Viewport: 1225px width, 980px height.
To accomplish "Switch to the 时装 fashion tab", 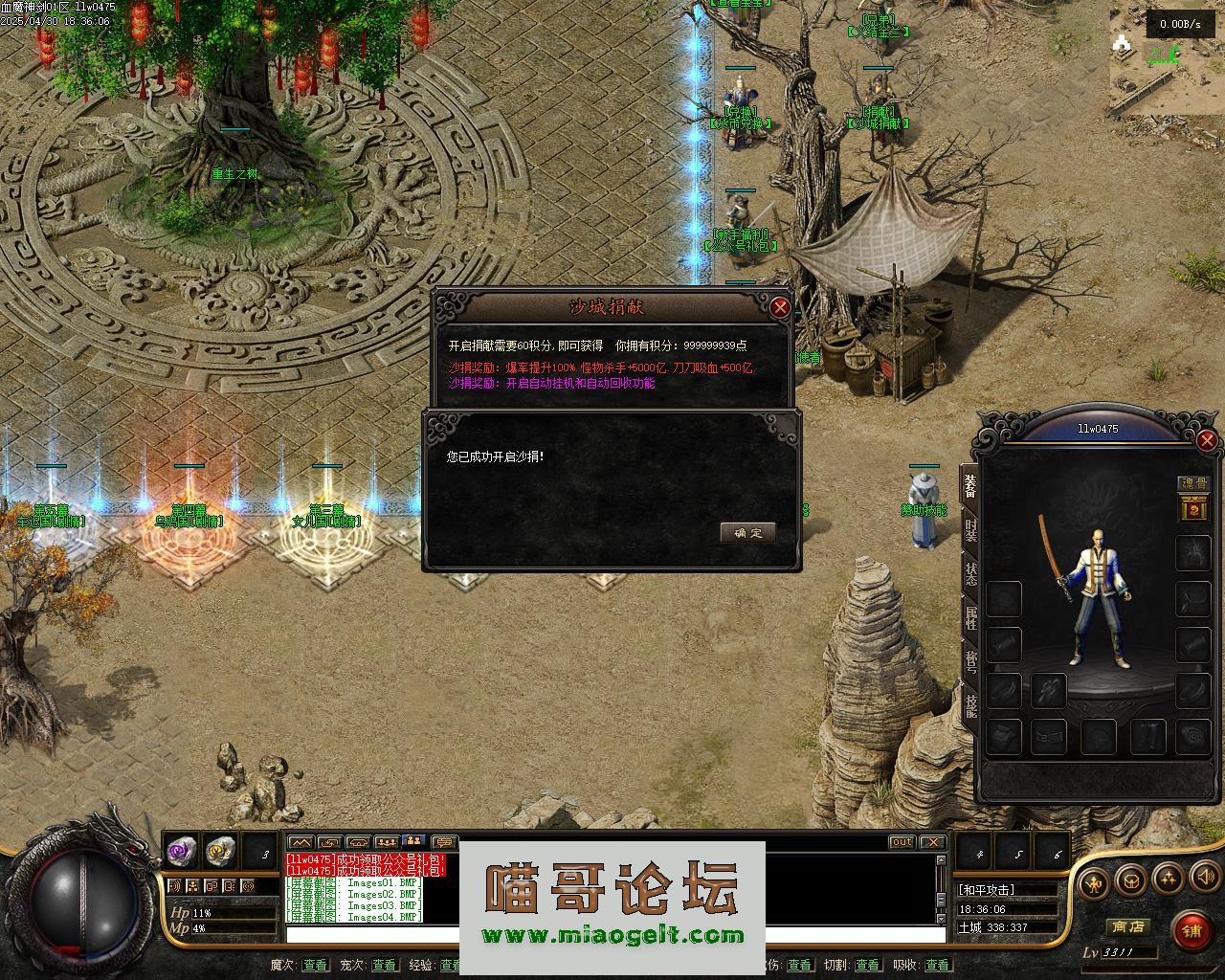I will (970, 530).
